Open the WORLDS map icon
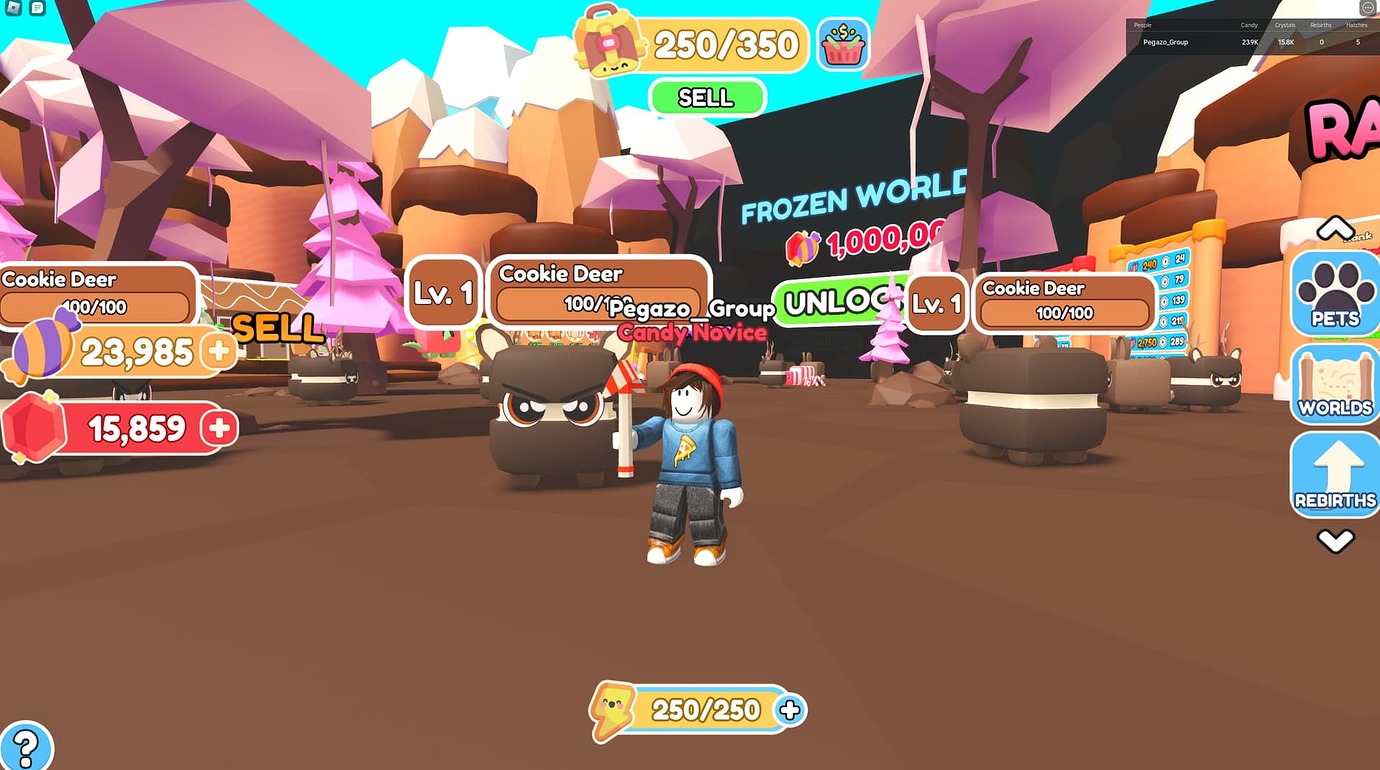The width and height of the screenshot is (1380, 770). tap(1334, 383)
